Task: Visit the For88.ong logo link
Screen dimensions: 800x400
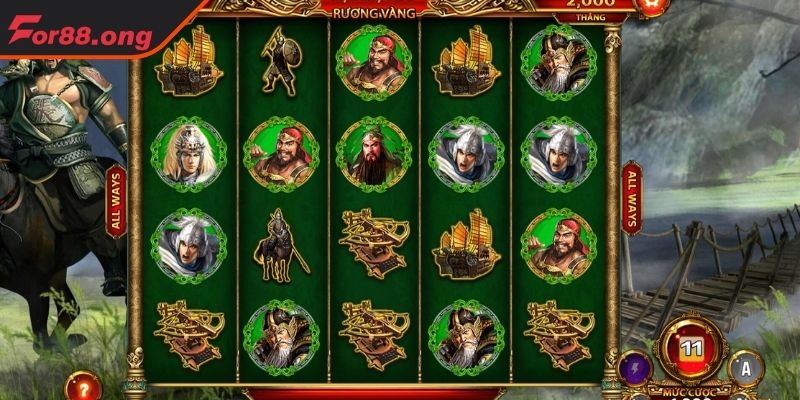Action: (82, 36)
